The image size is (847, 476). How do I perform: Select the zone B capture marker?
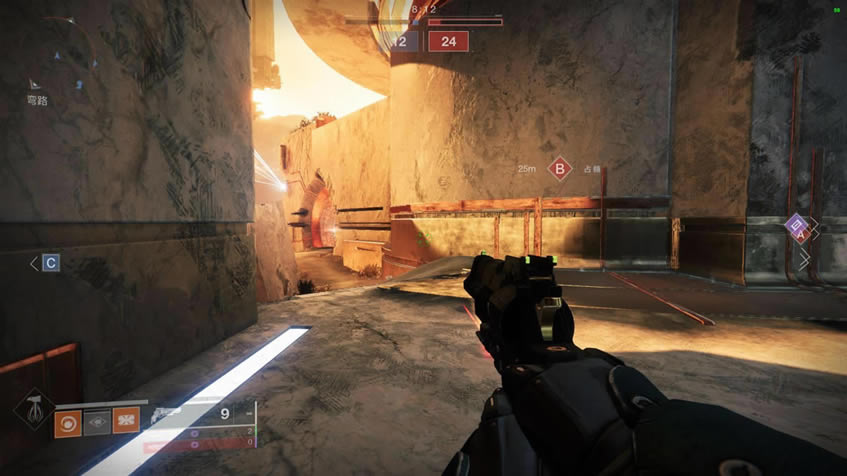(560, 169)
